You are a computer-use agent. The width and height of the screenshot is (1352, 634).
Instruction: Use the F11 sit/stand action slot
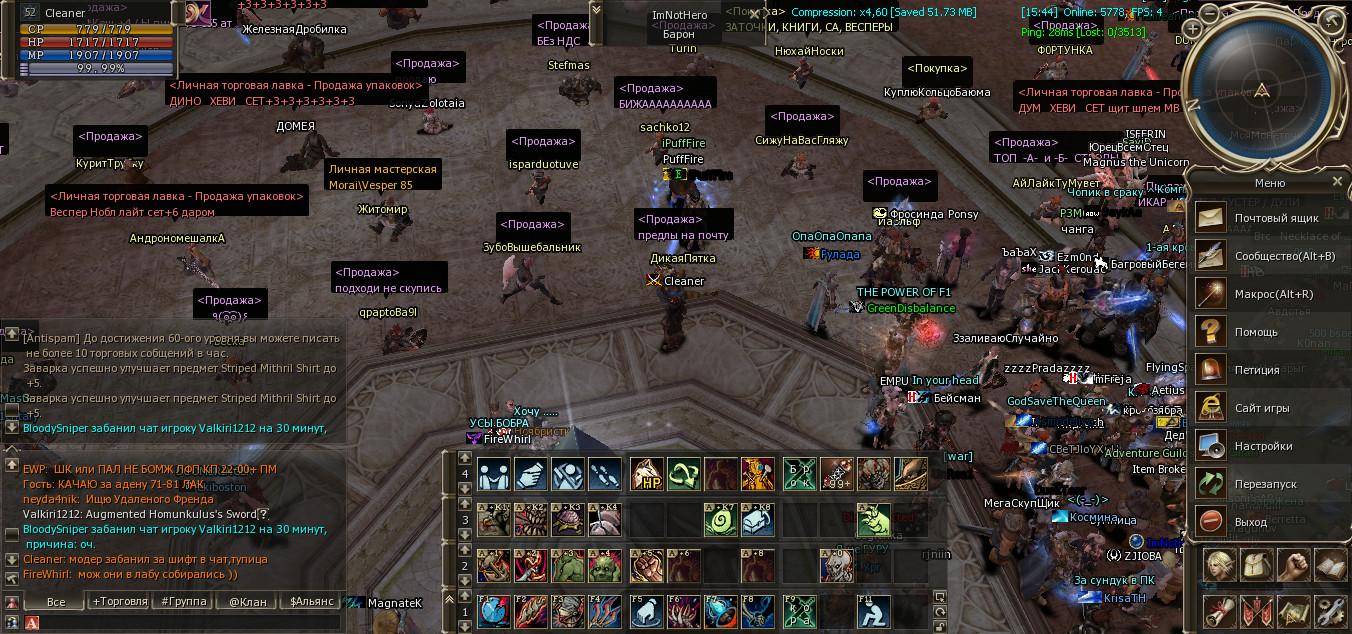point(873,611)
